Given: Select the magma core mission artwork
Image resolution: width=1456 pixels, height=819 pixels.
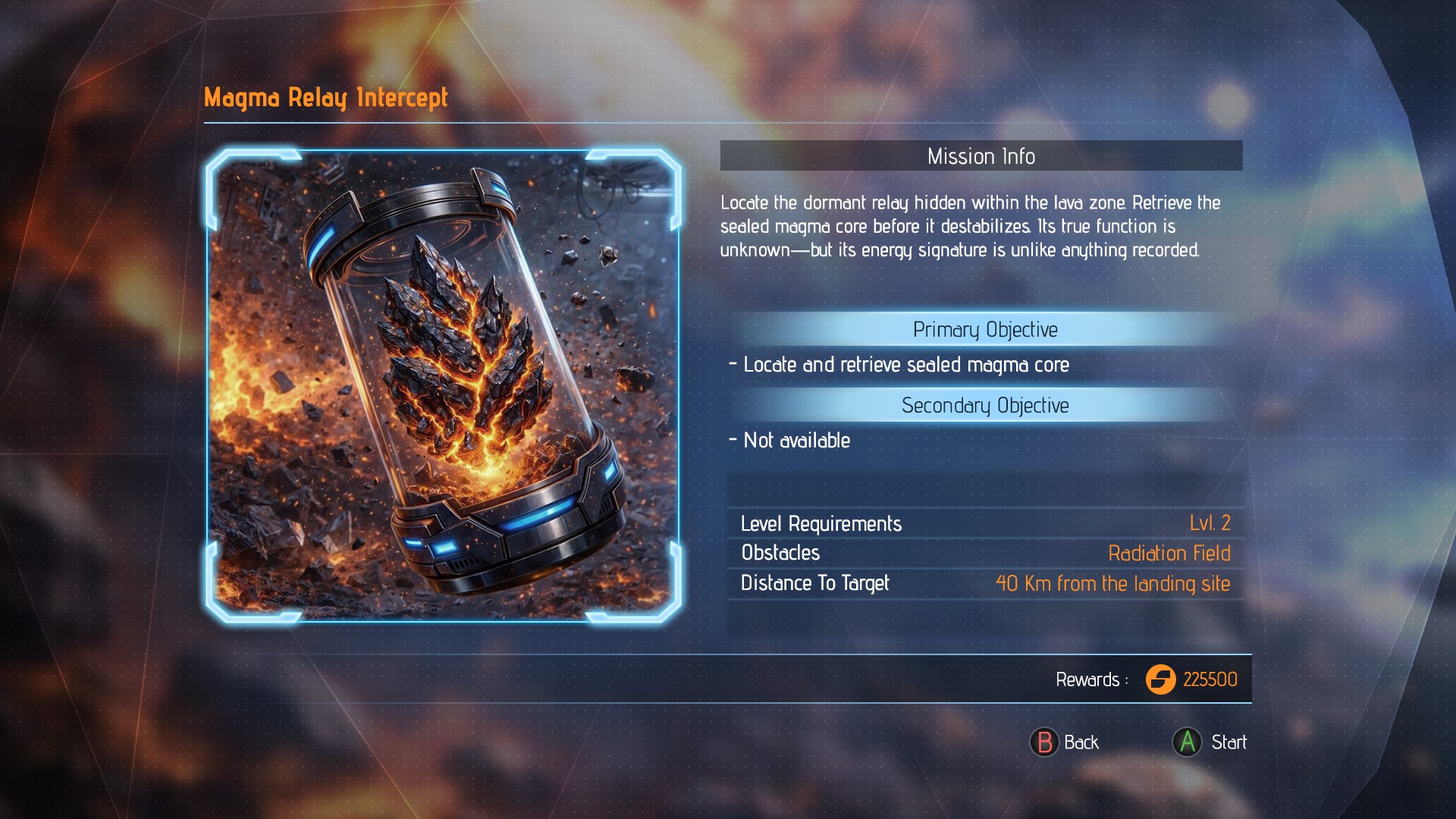Looking at the screenshot, I should click(x=443, y=385).
